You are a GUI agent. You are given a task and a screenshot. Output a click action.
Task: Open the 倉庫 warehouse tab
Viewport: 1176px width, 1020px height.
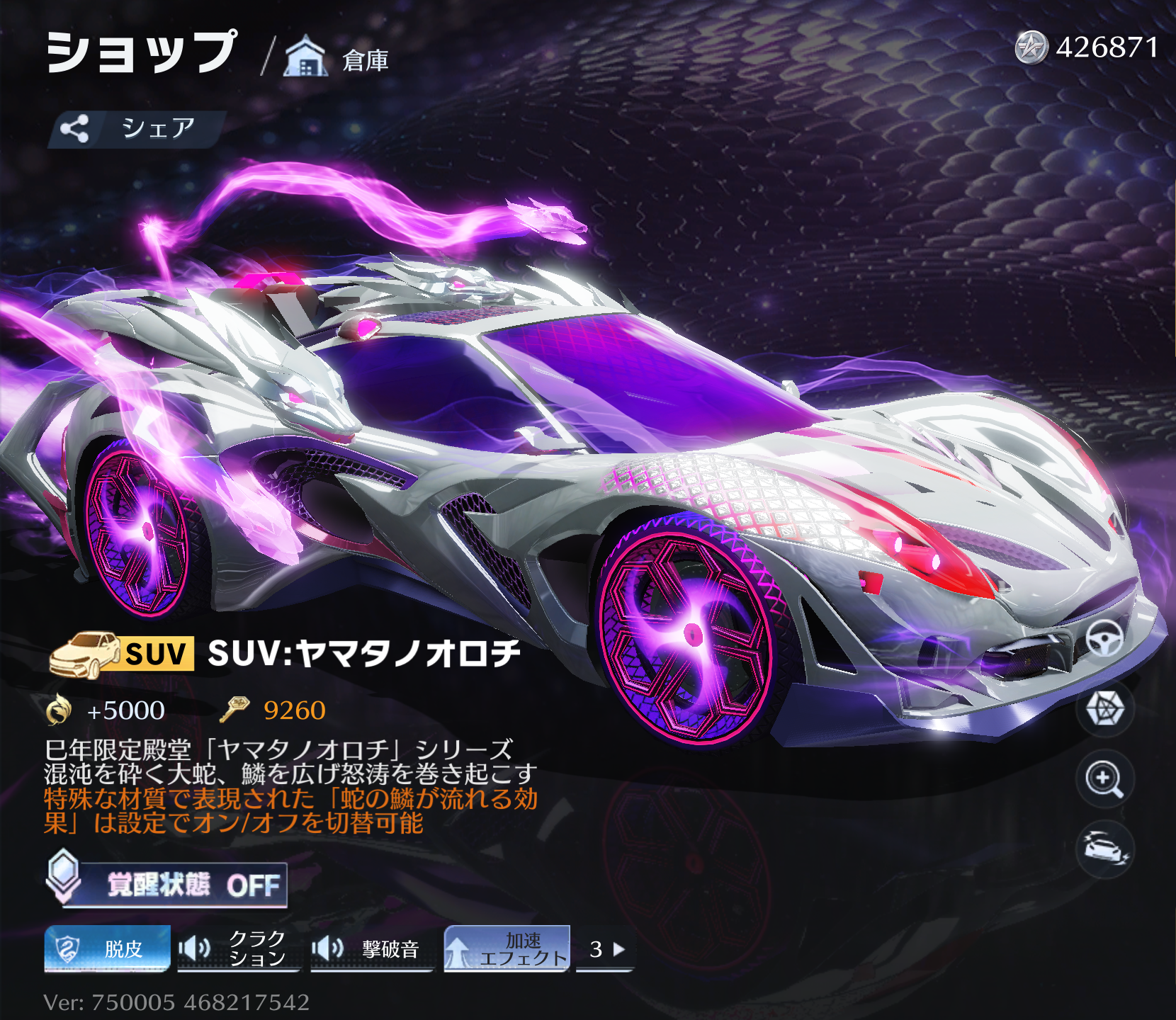pos(338,58)
